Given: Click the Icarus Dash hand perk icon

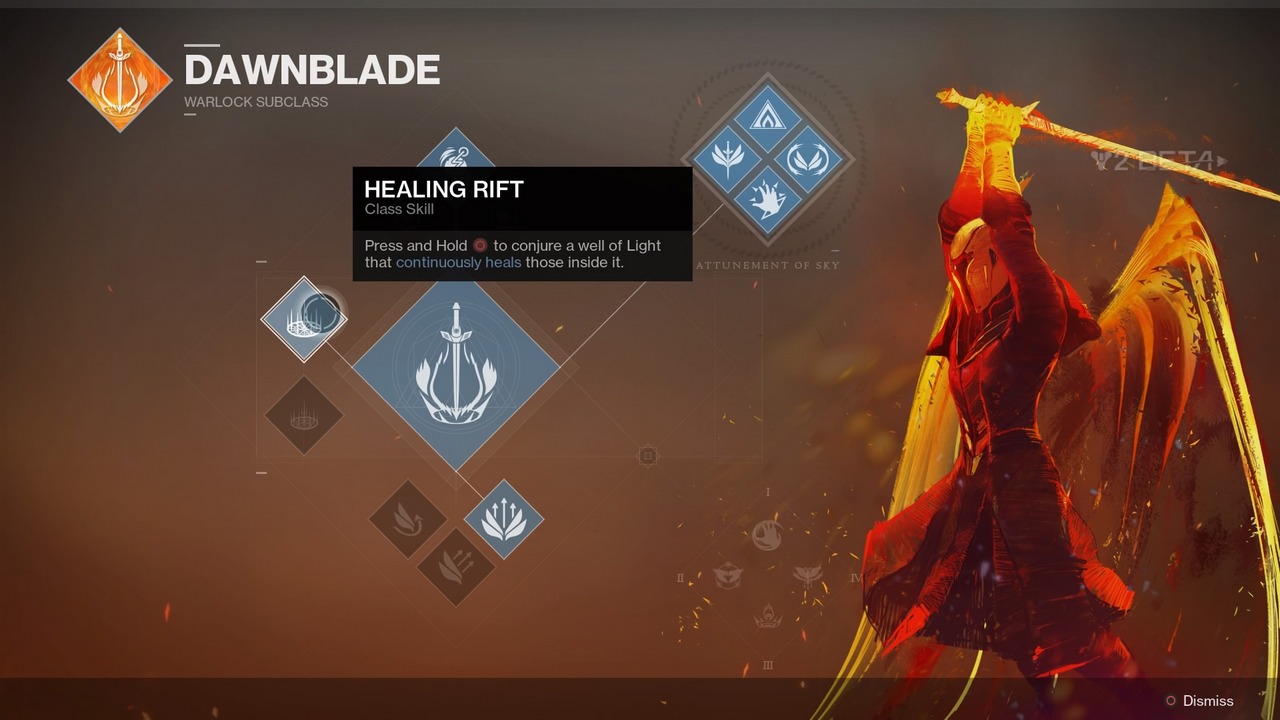Looking at the screenshot, I should pyautogui.click(x=768, y=198).
